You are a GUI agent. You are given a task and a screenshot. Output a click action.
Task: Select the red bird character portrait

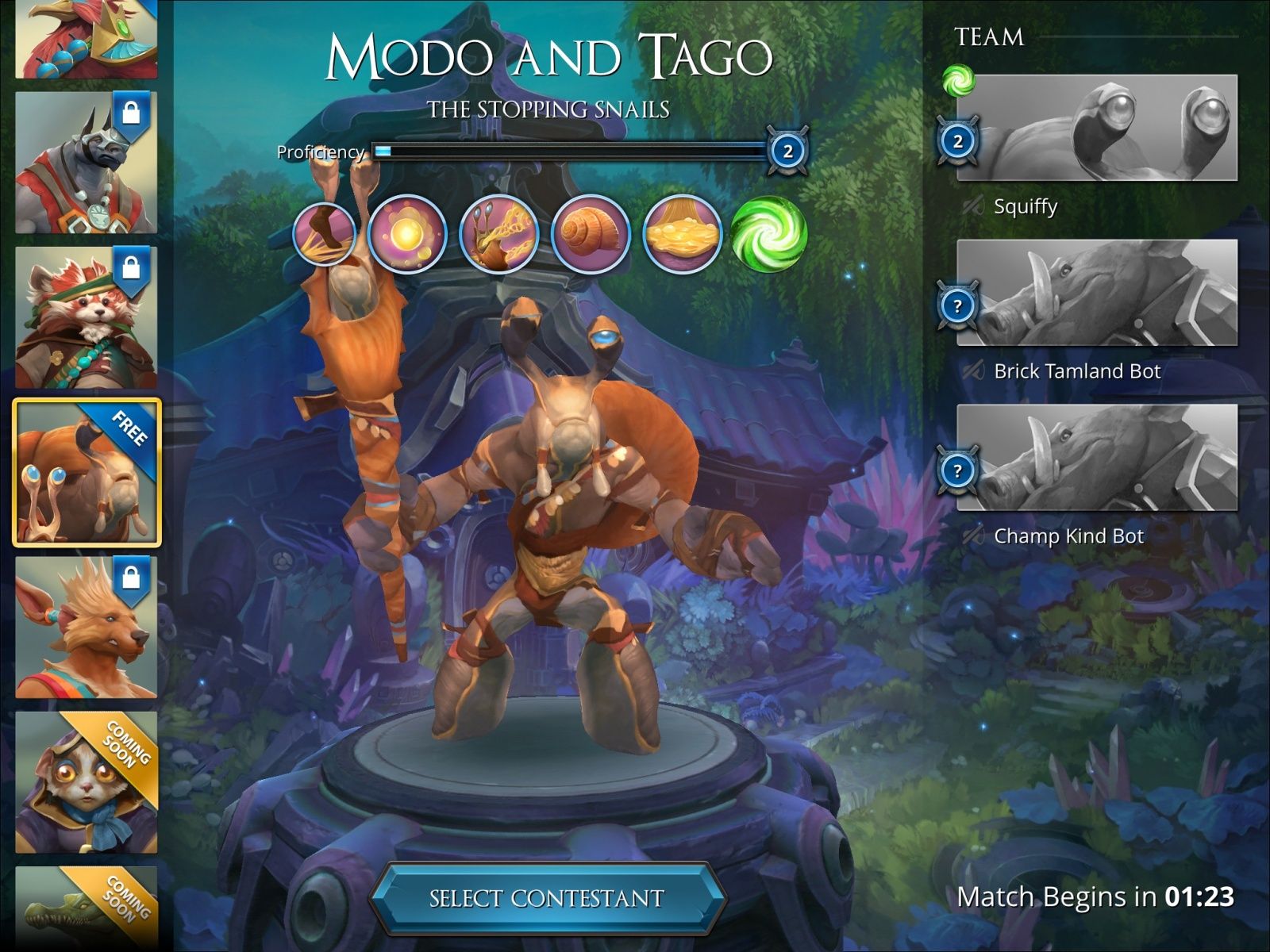click(87, 38)
